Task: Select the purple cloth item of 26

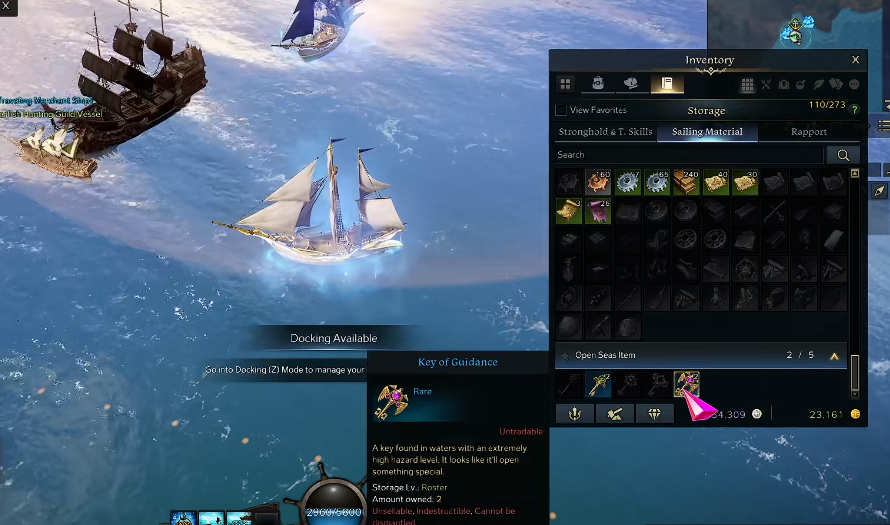Action: coord(598,211)
